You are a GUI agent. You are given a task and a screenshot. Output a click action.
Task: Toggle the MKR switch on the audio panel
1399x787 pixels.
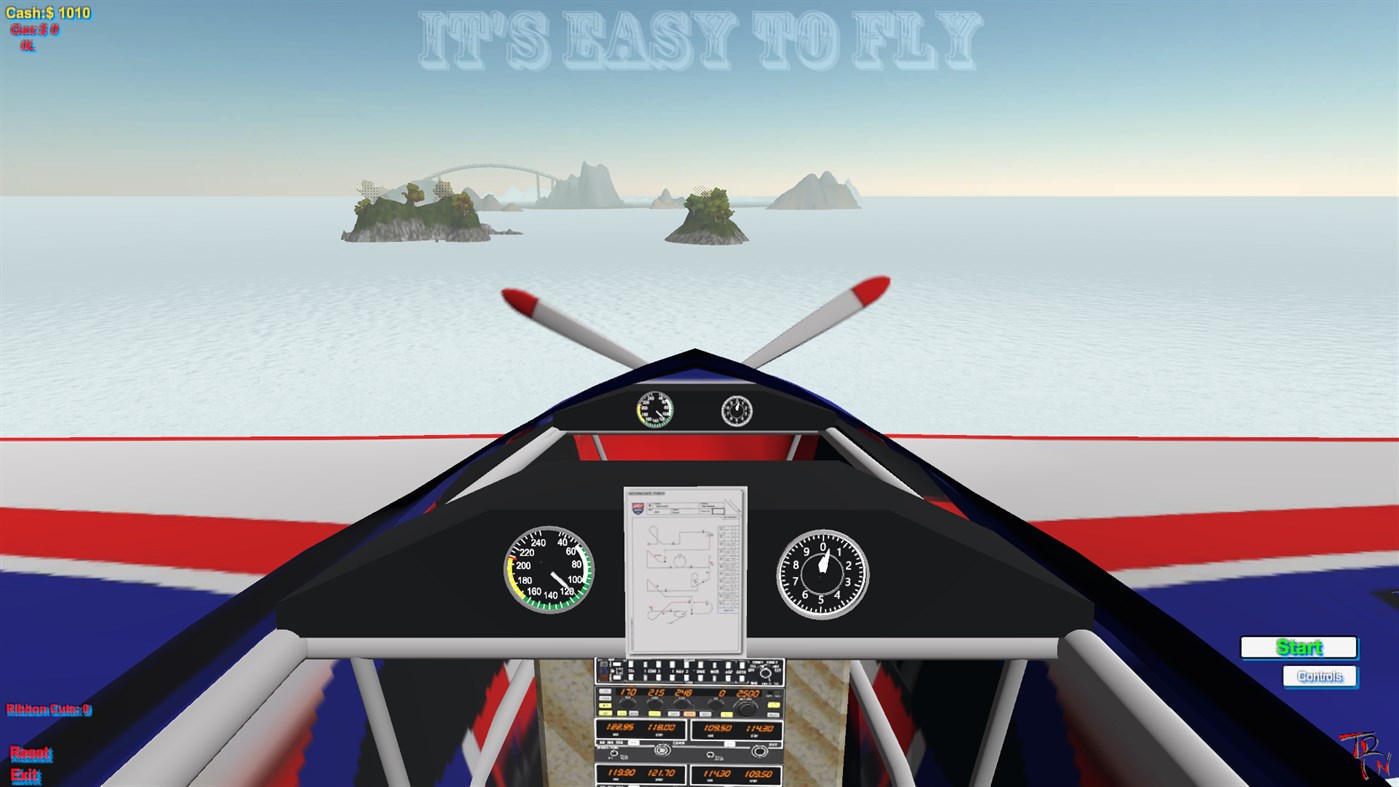[x=714, y=671]
